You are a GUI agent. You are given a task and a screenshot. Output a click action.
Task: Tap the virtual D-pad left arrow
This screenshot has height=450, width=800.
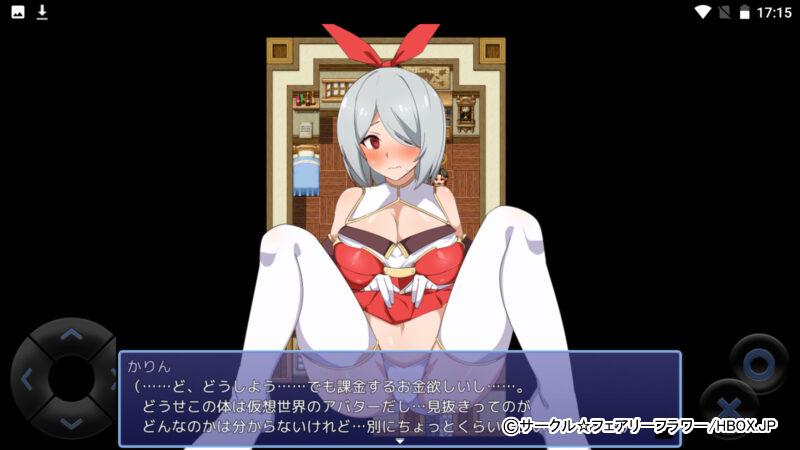point(27,380)
